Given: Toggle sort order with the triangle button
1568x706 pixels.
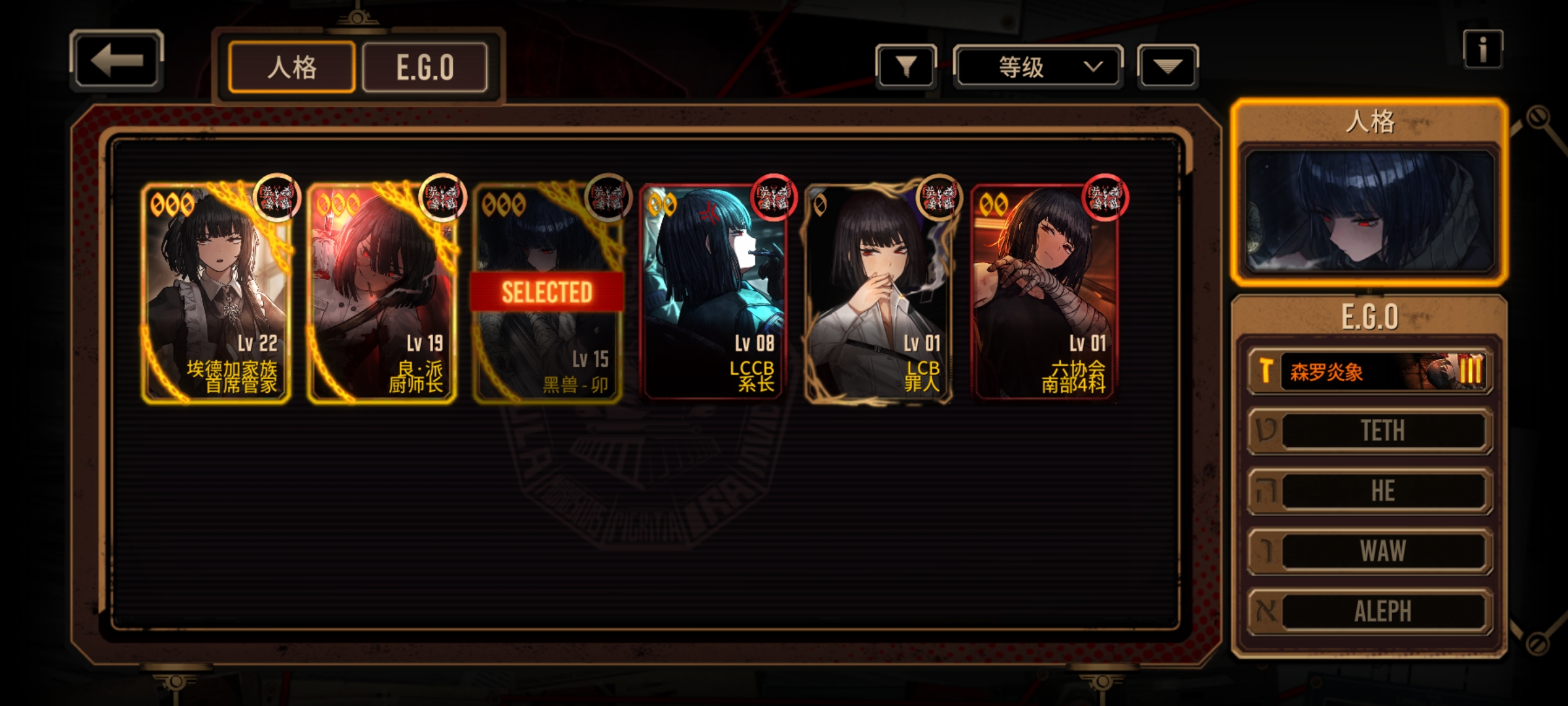Looking at the screenshot, I should pyautogui.click(x=1168, y=66).
